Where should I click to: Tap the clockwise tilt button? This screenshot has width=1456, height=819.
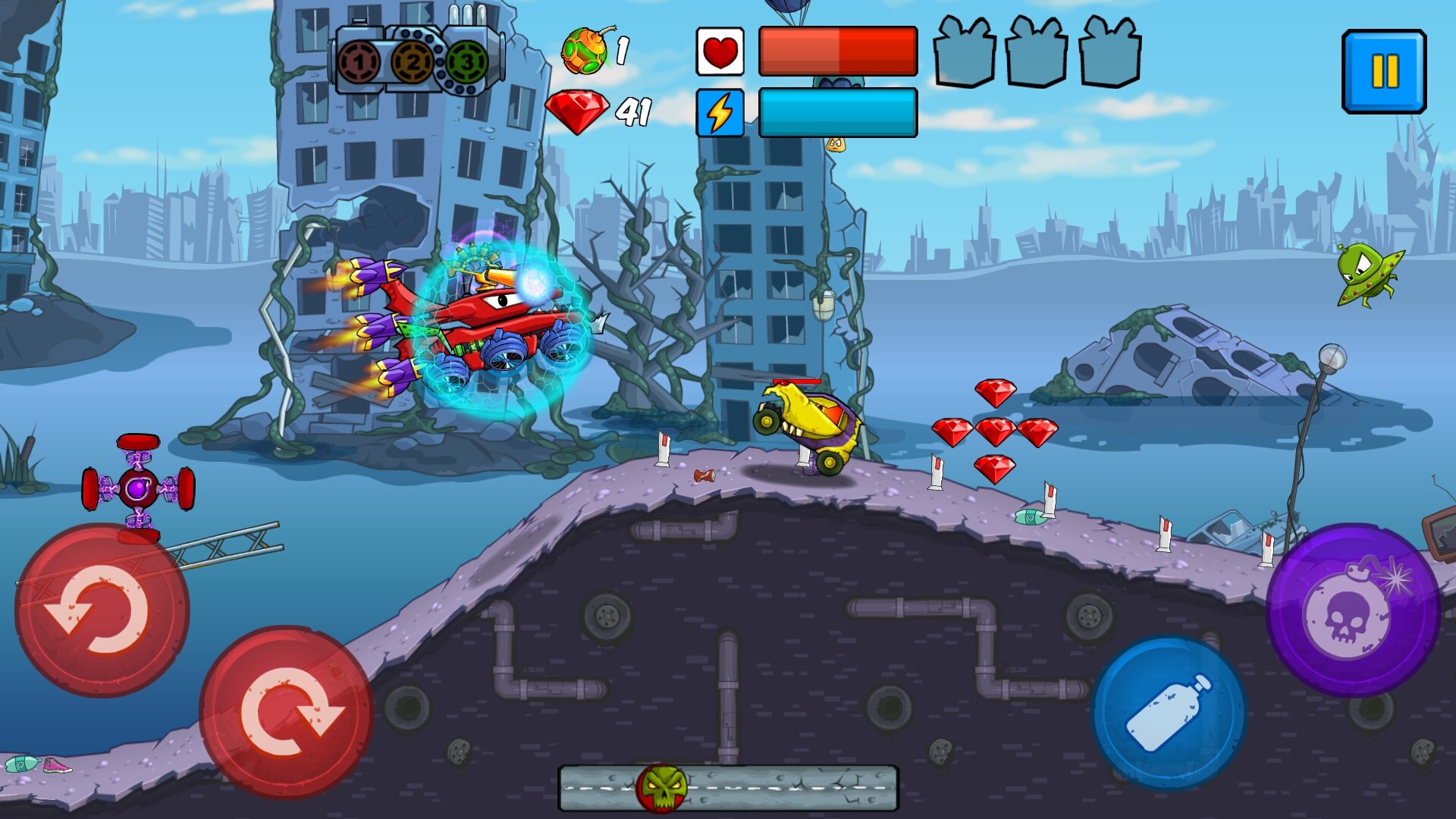286,711
